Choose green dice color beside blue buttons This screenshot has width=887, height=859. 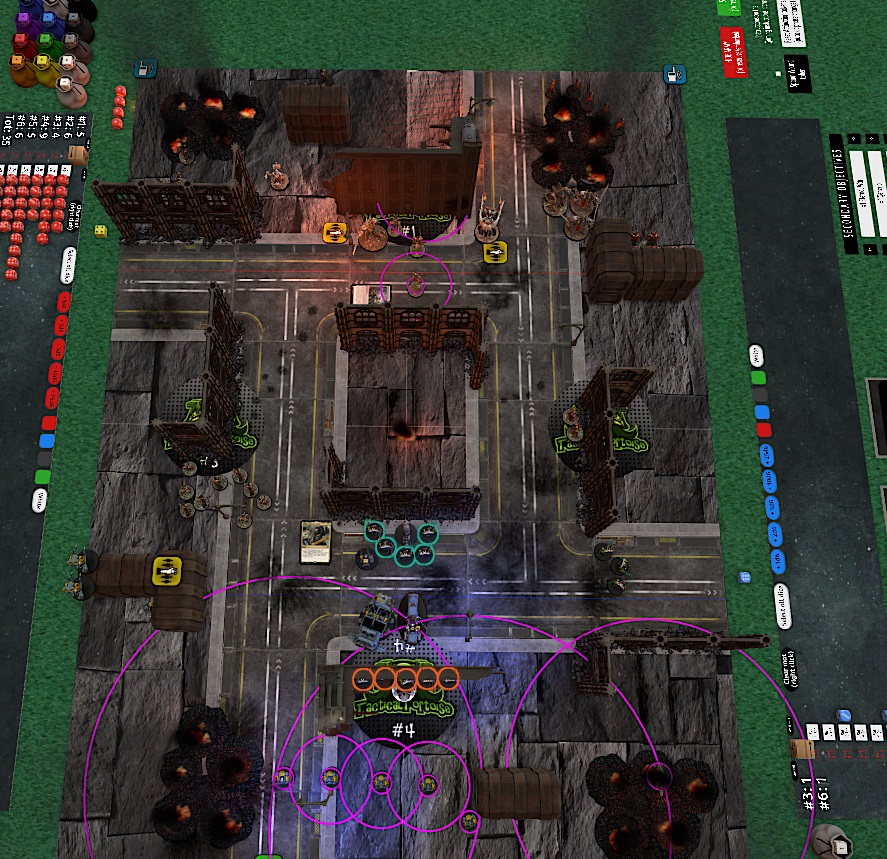point(759,379)
